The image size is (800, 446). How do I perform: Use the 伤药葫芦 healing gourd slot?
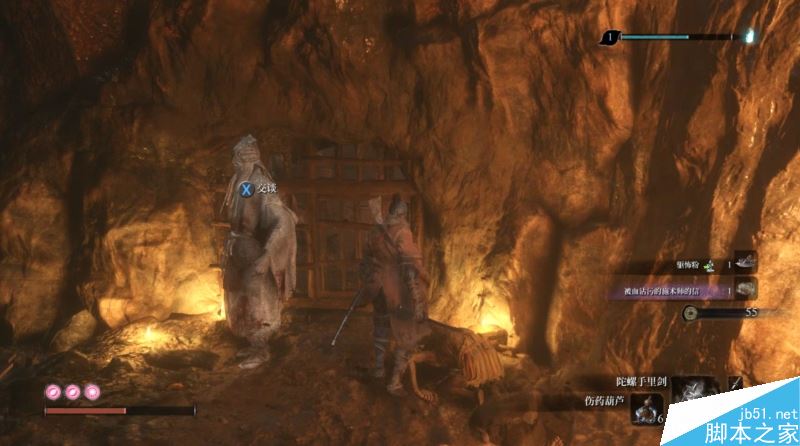coord(643,406)
